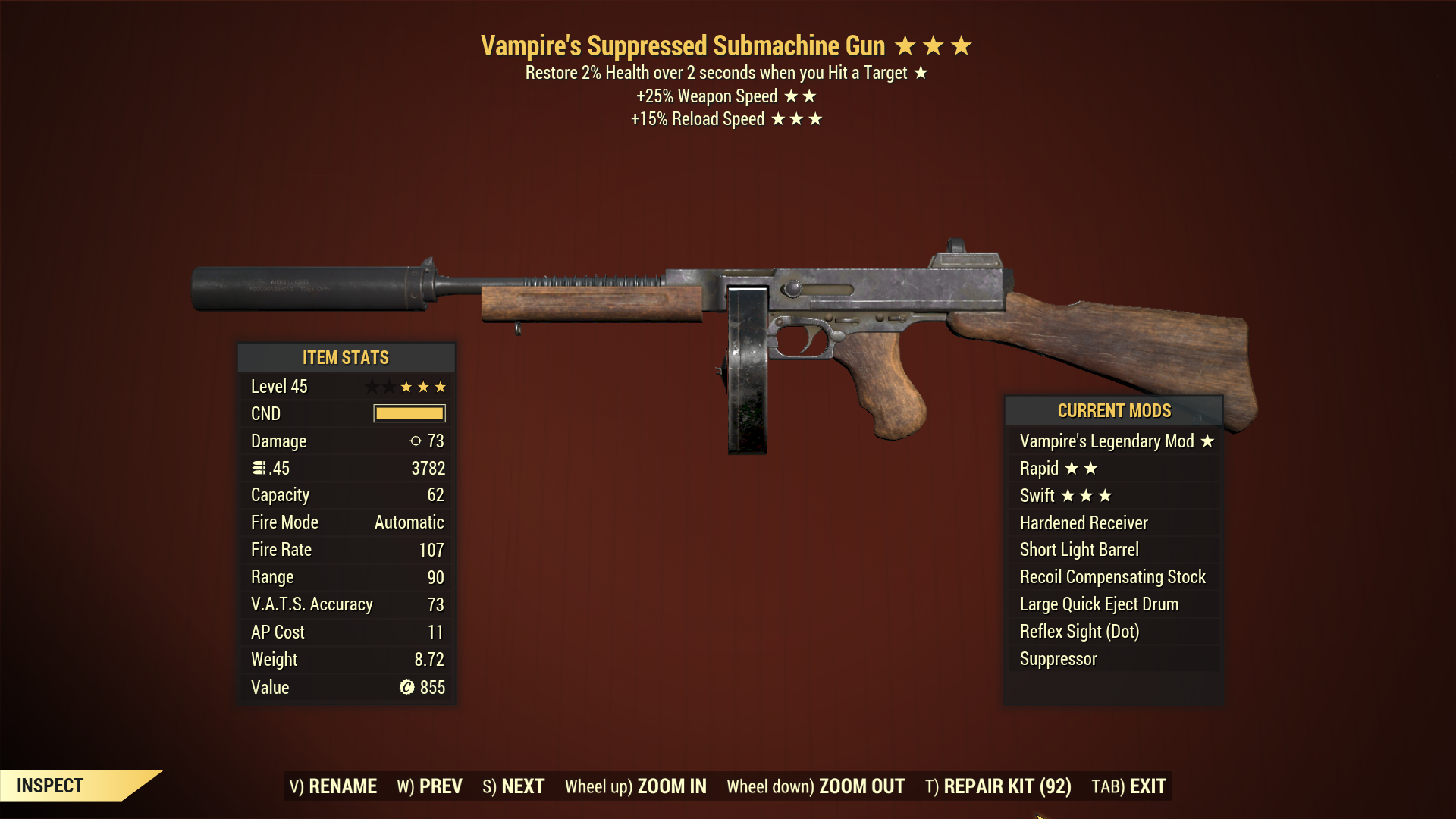
Task: Expand the Current Mods panel header
Action: [x=1114, y=410]
